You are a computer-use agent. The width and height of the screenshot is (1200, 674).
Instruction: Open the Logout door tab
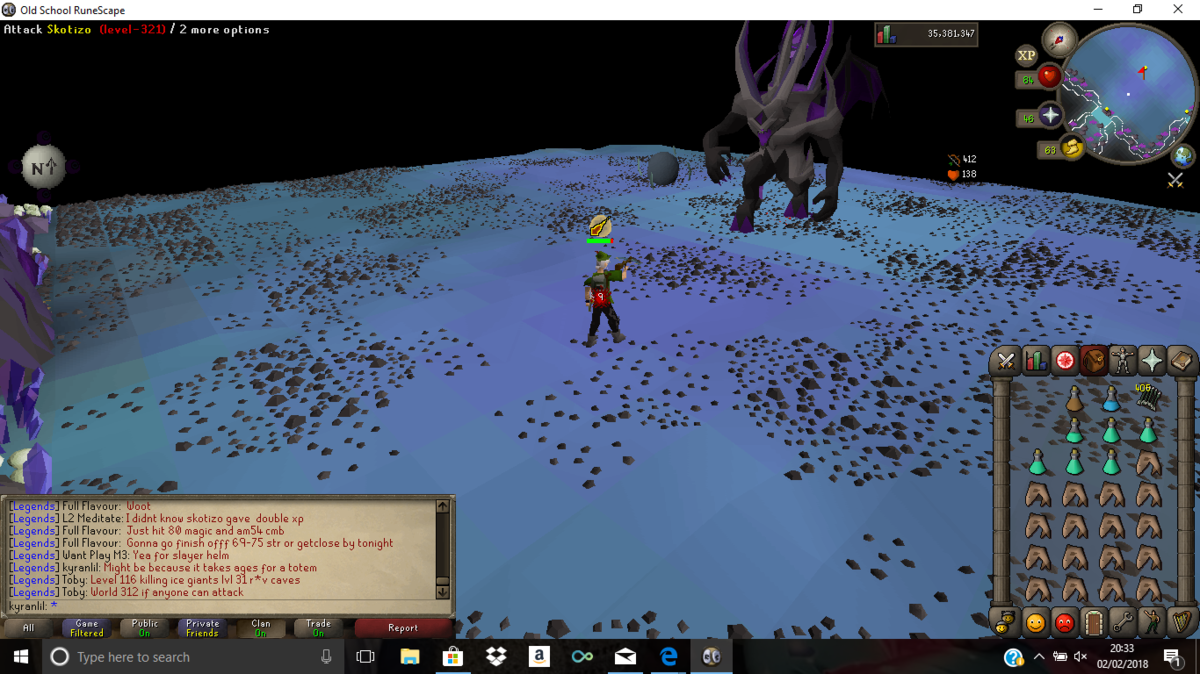click(1094, 622)
